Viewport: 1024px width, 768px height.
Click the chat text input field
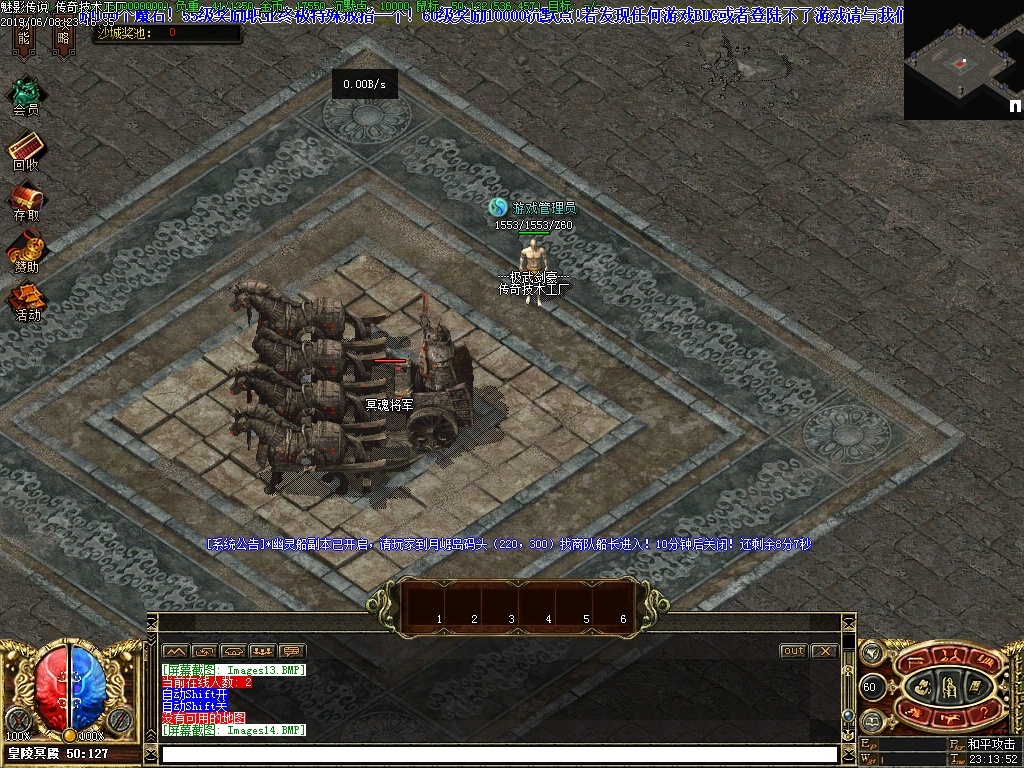[498, 754]
